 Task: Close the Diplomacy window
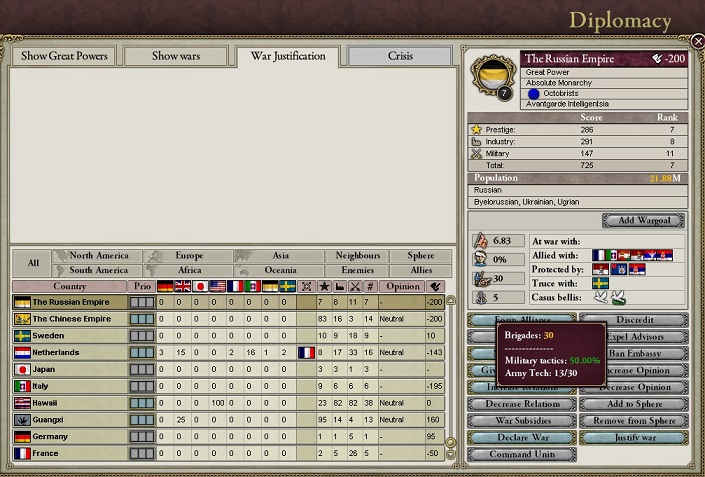pos(697,41)
